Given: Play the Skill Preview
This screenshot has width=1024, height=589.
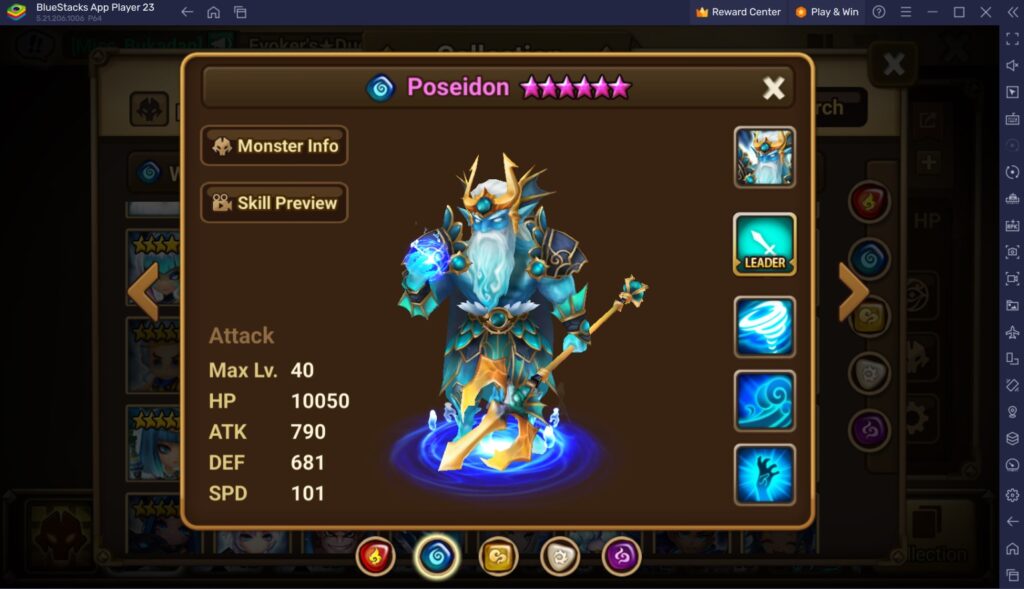Looking at the screenshot, I should (x=275, y=203).
